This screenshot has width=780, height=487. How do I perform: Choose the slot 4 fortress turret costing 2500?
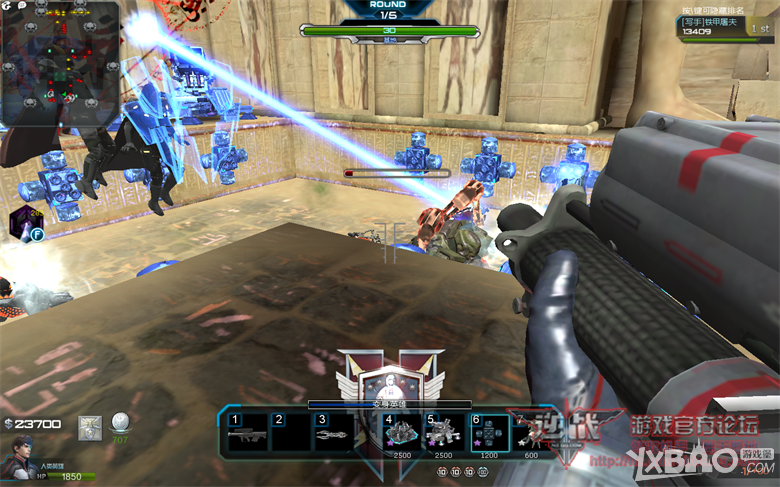click(x=402, y=434)
